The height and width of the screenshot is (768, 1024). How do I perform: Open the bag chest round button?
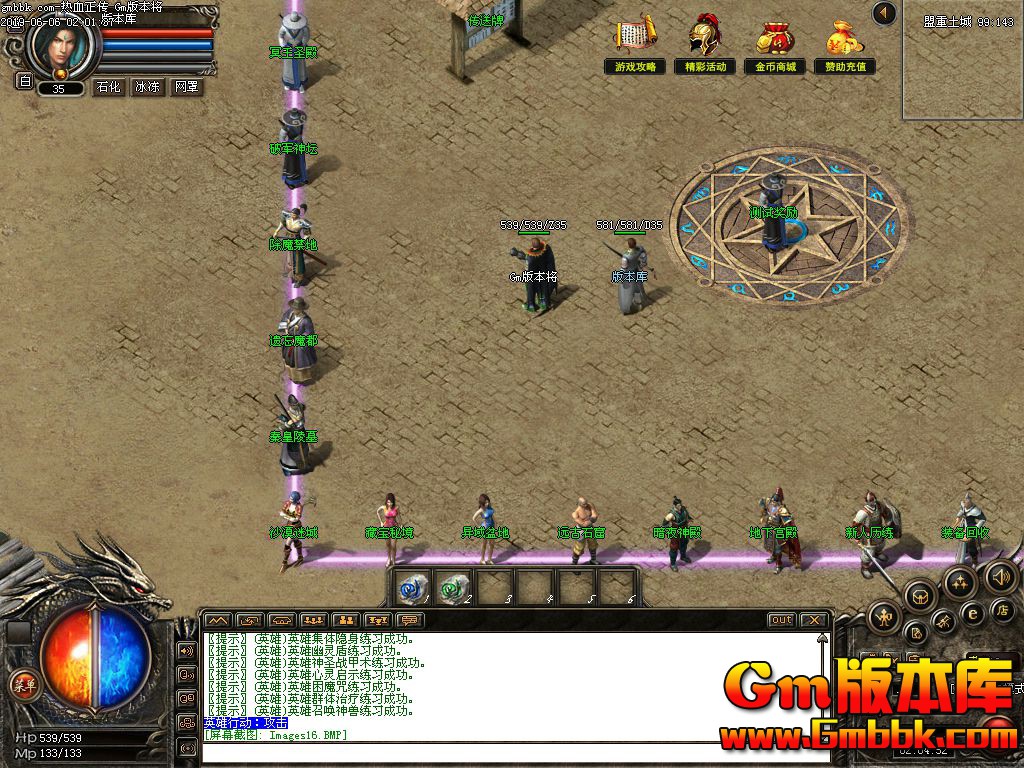[920, 597]
